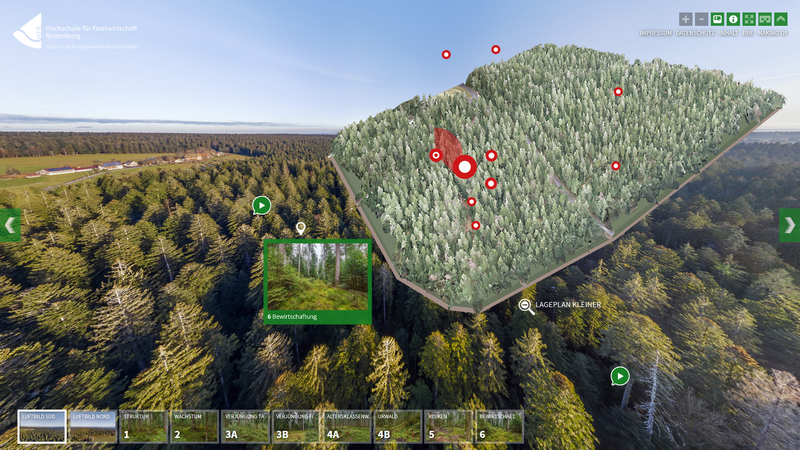Select the Struktur 1 thumbnail

pos(144,427)
